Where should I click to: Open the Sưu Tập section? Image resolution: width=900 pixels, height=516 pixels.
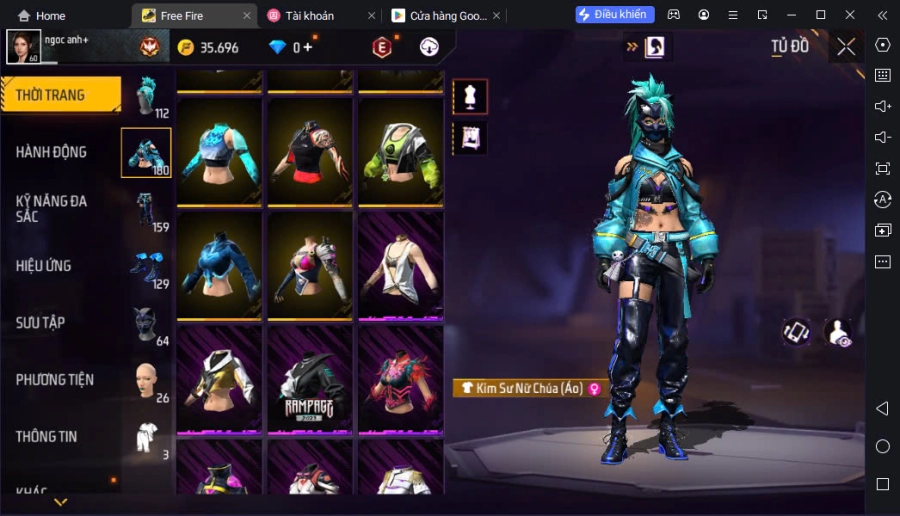coord(41,323)
